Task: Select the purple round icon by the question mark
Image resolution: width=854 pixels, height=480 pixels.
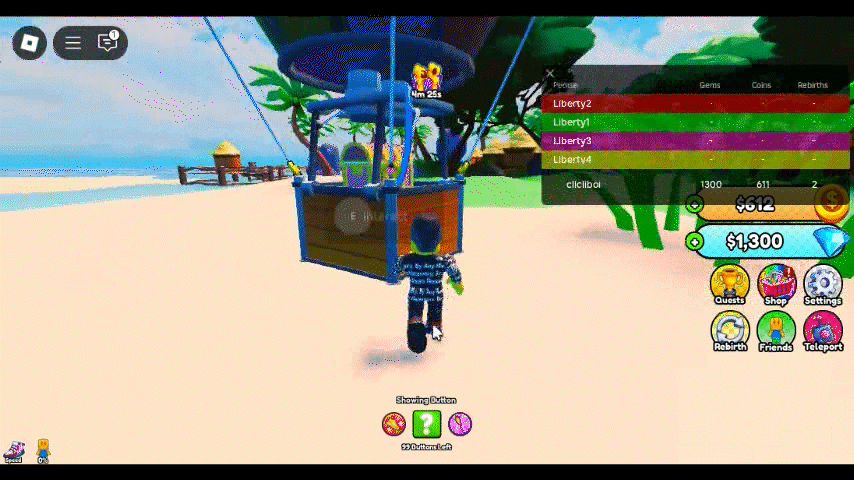Action: coord(460,424)
